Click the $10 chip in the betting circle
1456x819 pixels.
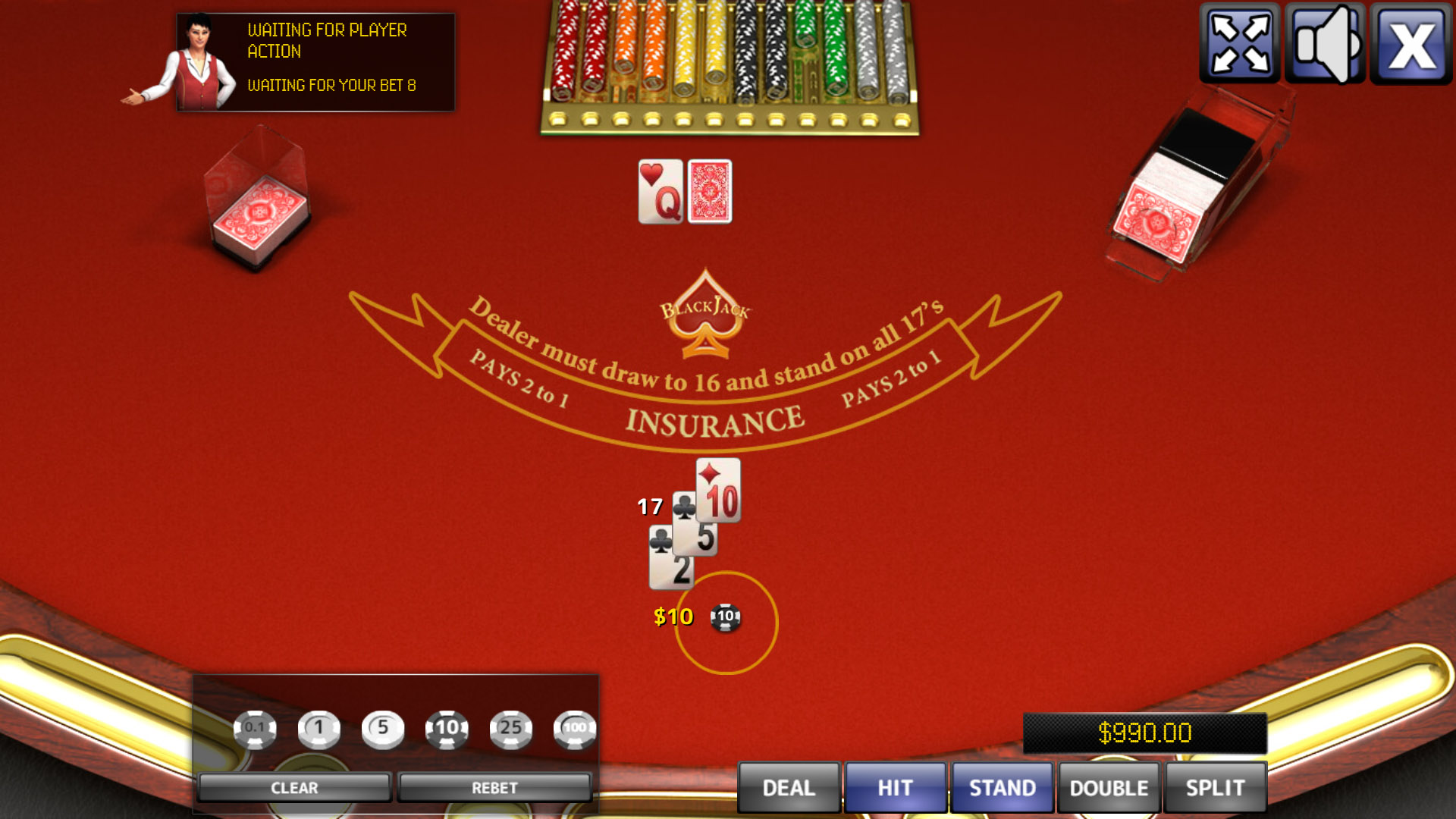point(725,619)
